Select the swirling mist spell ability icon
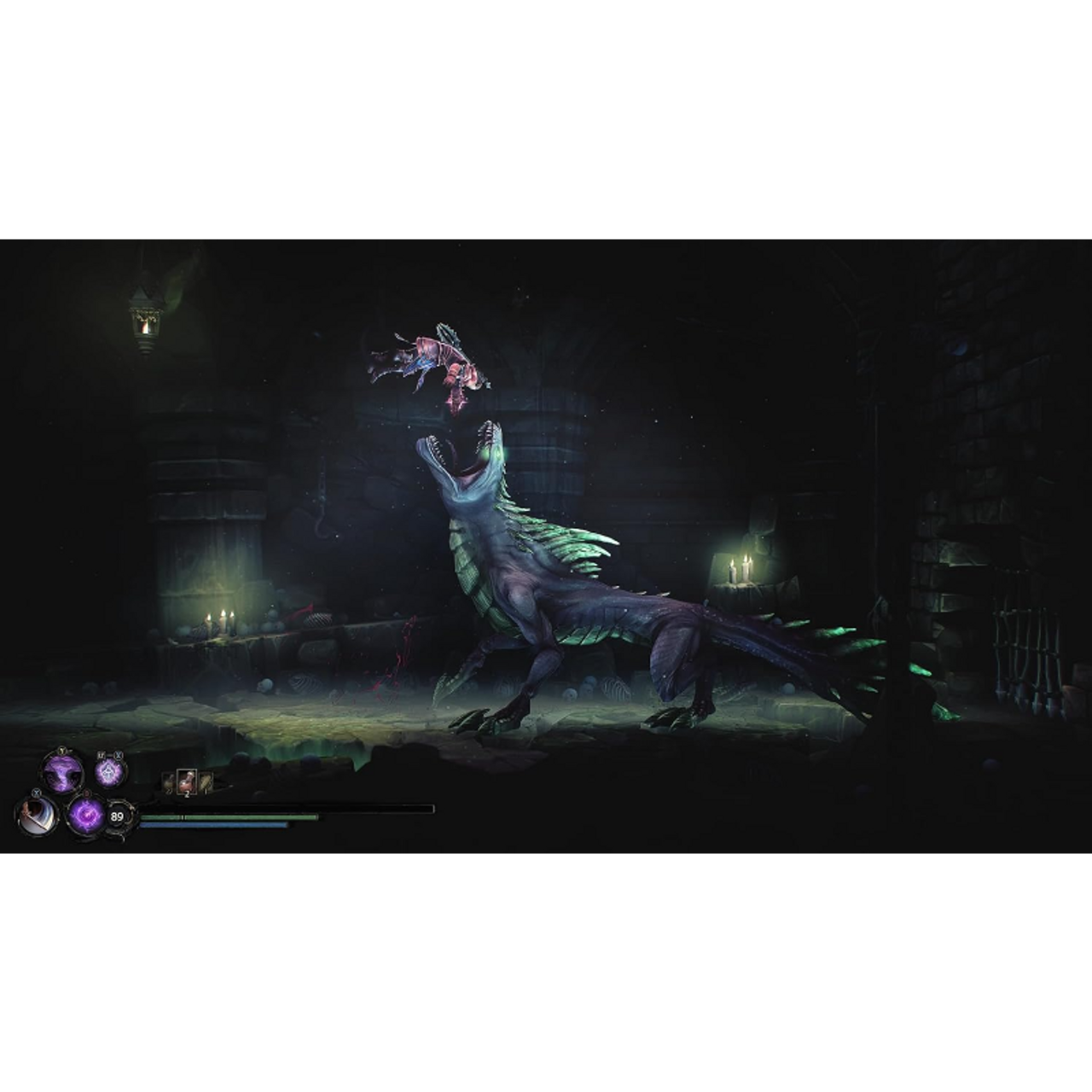1092x1092 pixels. coord(61,772)
